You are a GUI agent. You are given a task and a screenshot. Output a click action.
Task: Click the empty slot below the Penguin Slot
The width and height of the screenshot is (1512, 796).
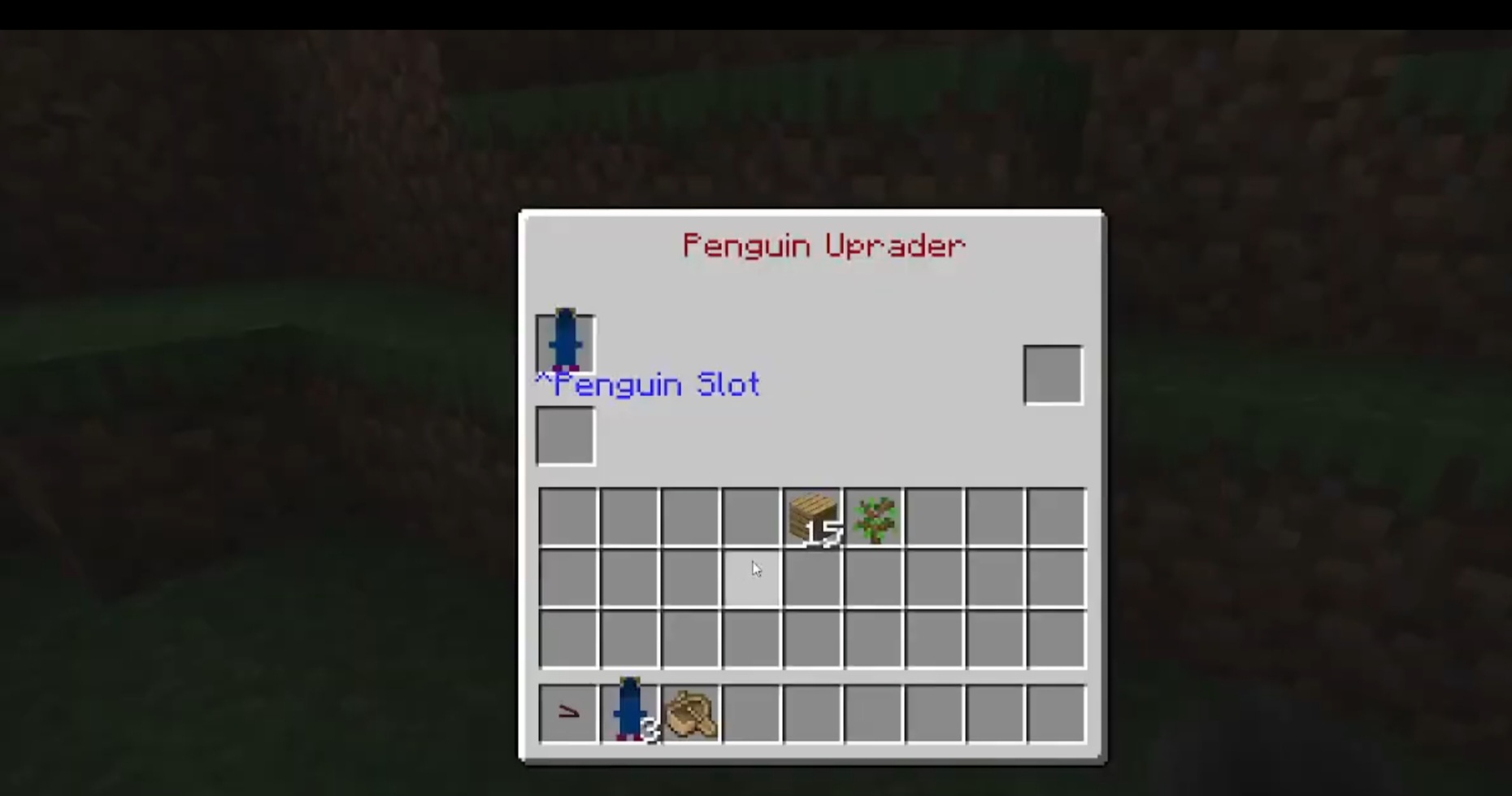(x=565, y=435)
